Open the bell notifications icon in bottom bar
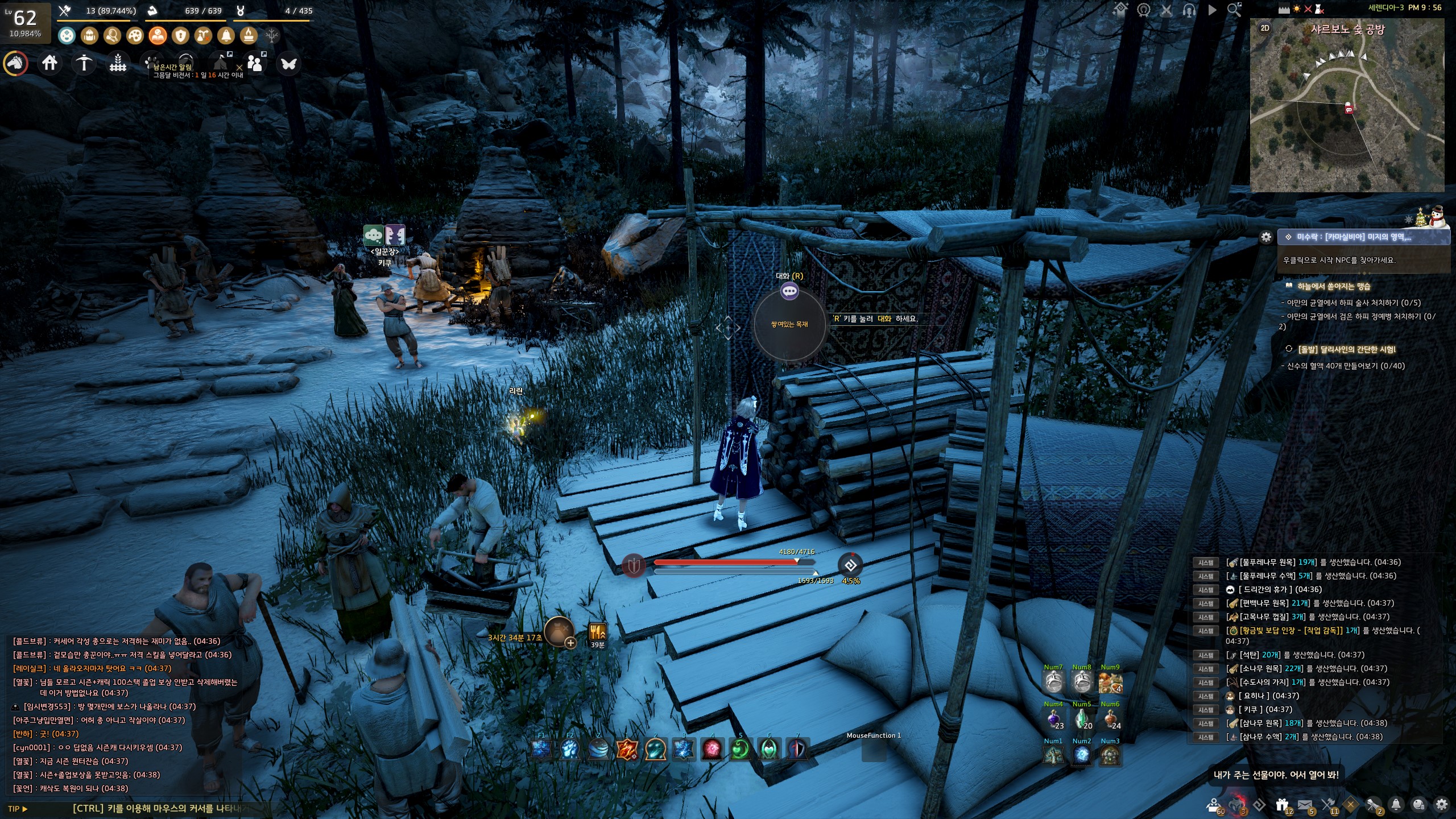1456x819 pixels. (x=1396, y=804)
